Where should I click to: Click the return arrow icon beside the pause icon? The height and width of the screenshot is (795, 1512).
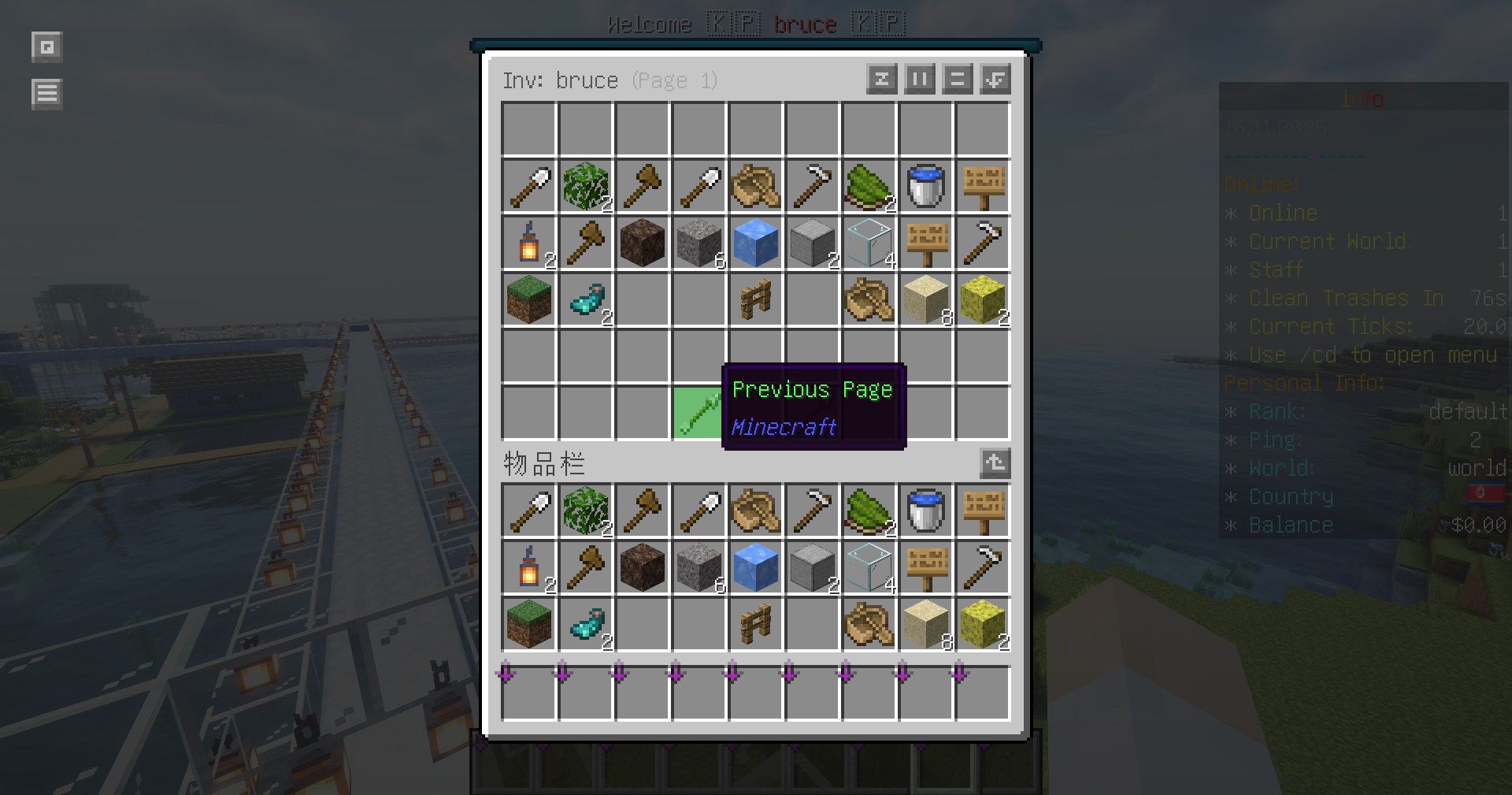(995, 79)
